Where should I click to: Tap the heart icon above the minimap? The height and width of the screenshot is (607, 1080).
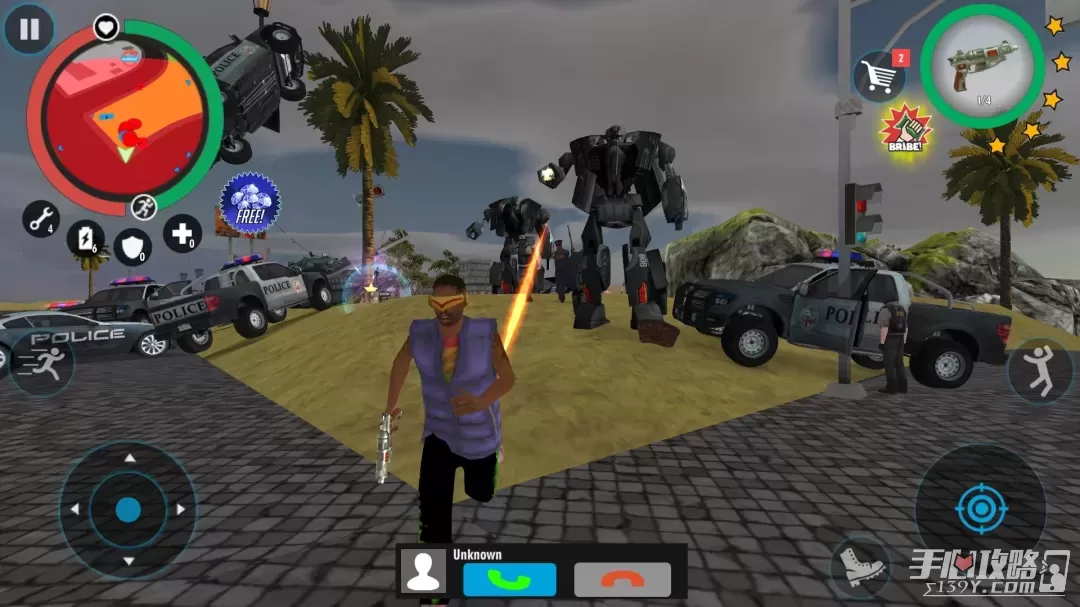[106, 27]
